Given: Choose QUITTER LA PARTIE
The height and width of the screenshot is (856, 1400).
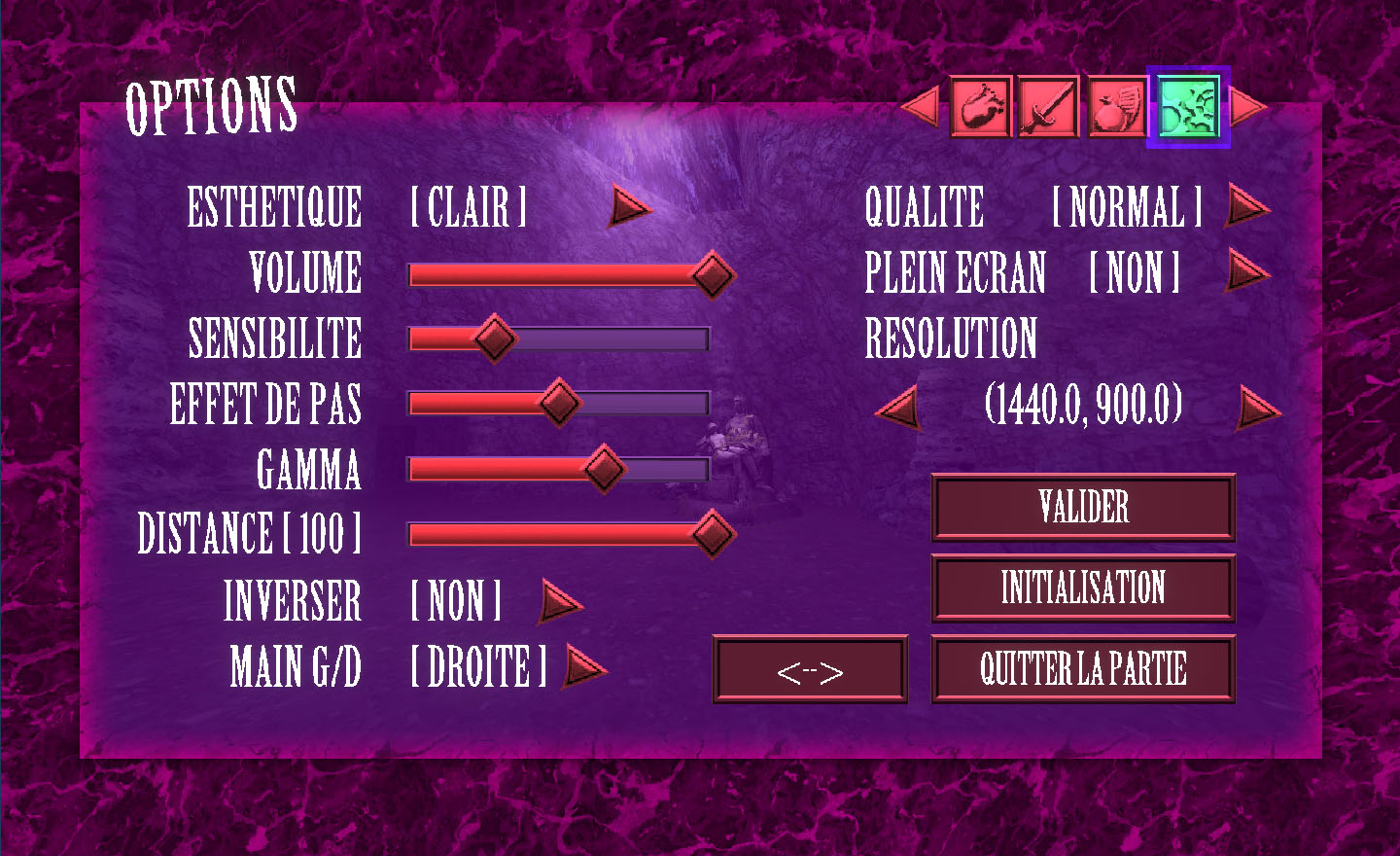Looking at the screenshot, I should [1083, 668].
